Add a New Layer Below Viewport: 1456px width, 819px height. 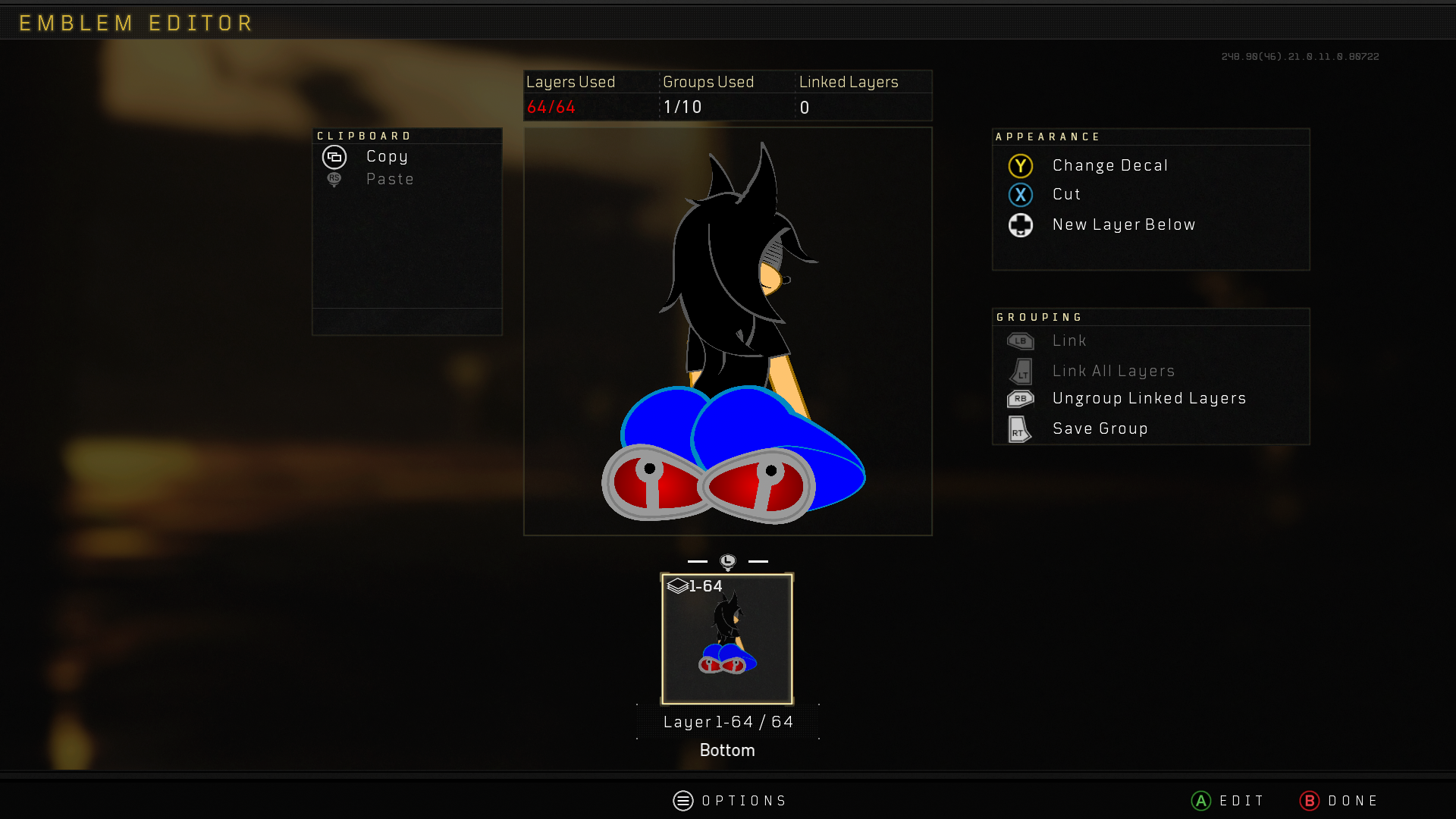point(1123,225)
